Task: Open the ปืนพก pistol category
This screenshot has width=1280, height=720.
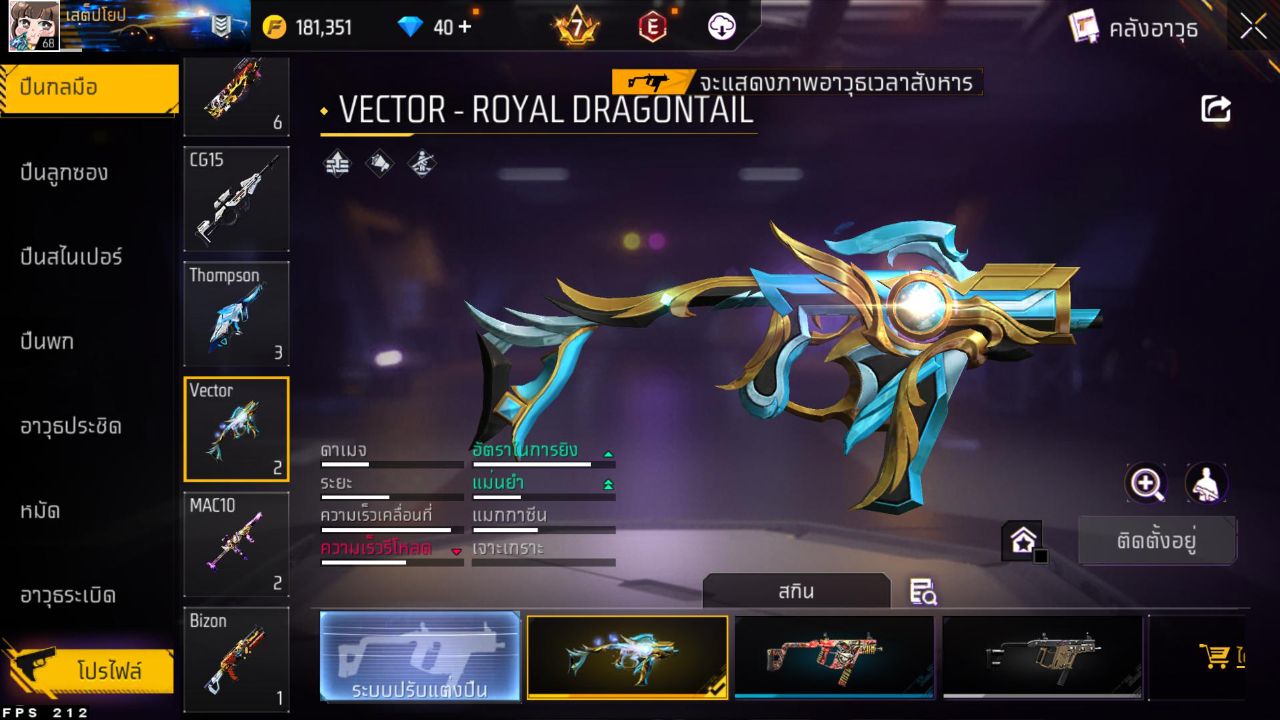Action: coord(47,342)
